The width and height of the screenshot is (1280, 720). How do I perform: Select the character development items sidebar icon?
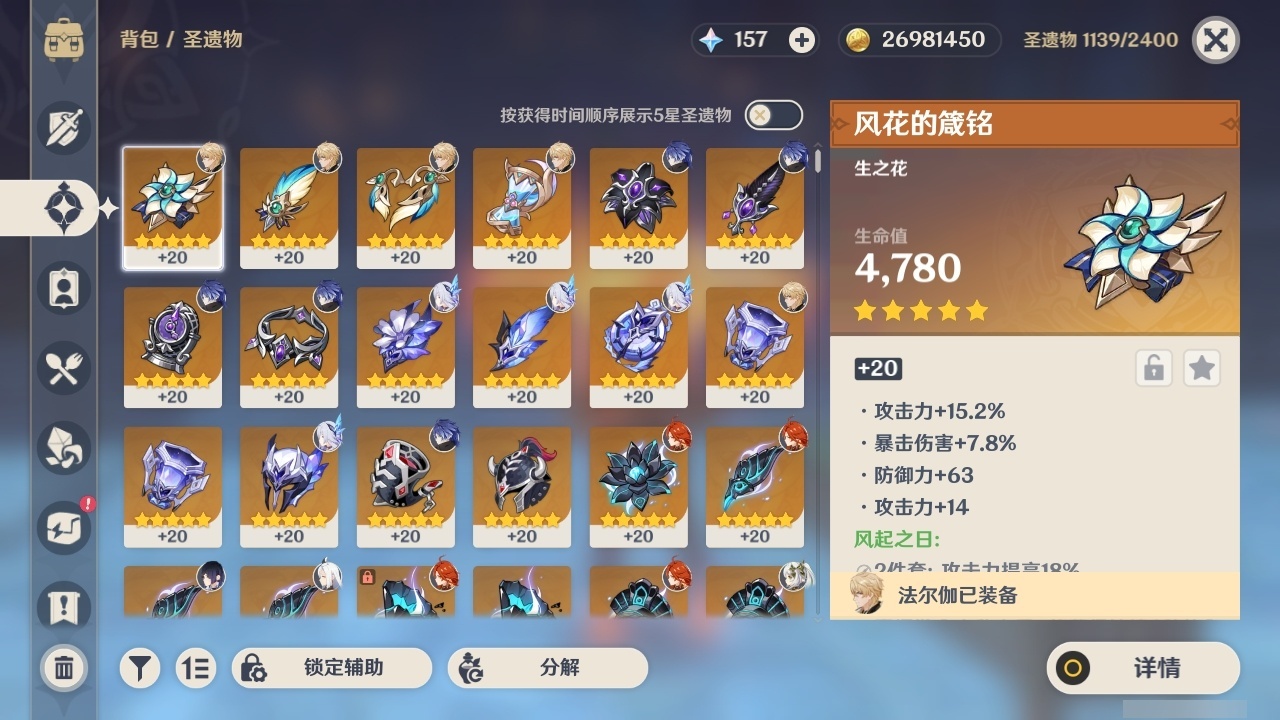point(62,288)
